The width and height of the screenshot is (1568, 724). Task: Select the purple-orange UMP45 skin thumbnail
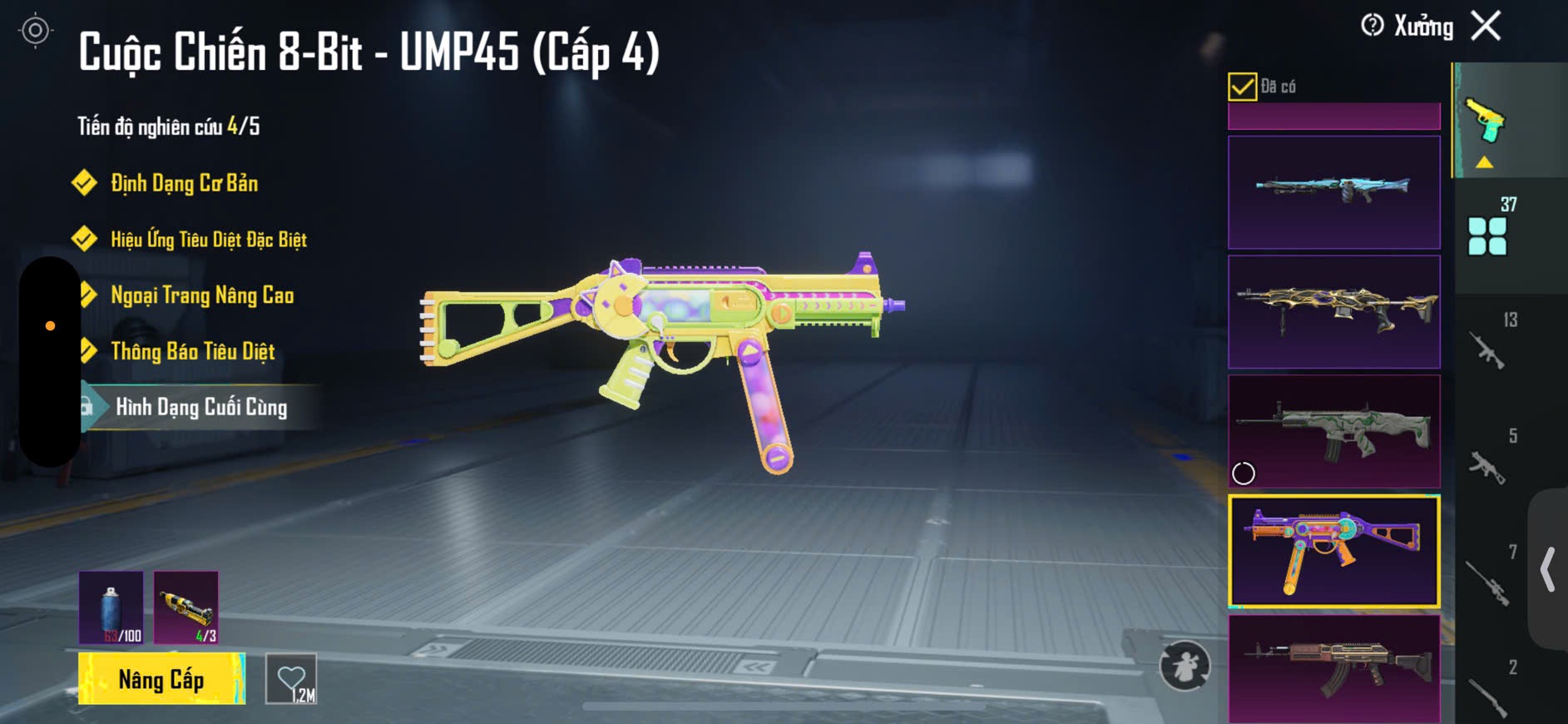[x=1333, y=551]
